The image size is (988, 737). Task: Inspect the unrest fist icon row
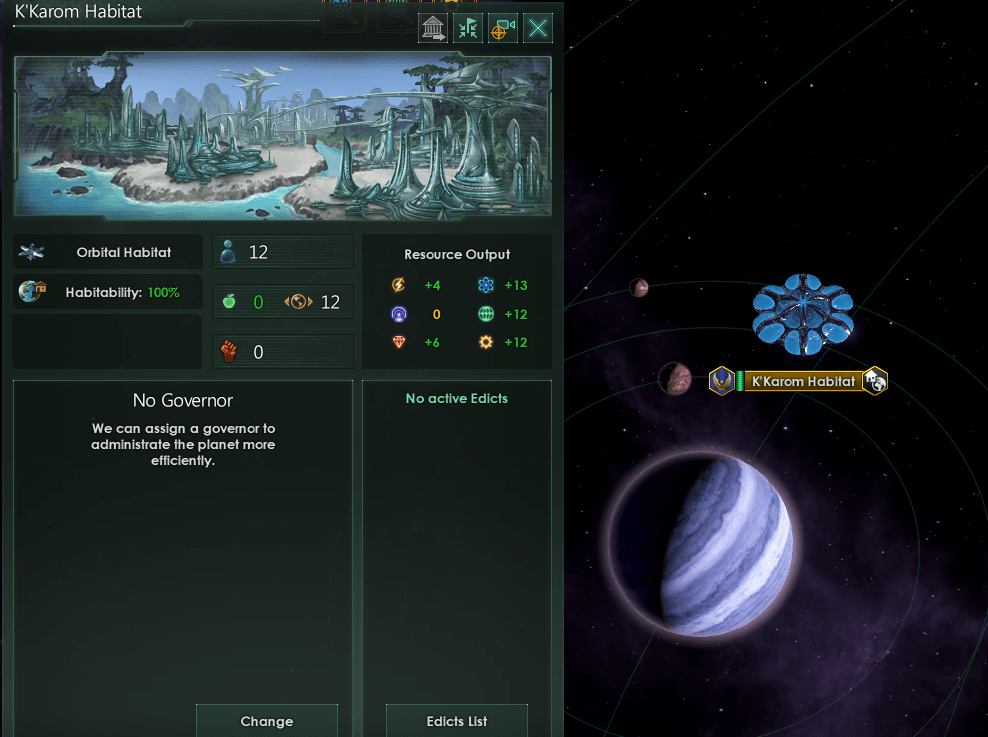283,352
